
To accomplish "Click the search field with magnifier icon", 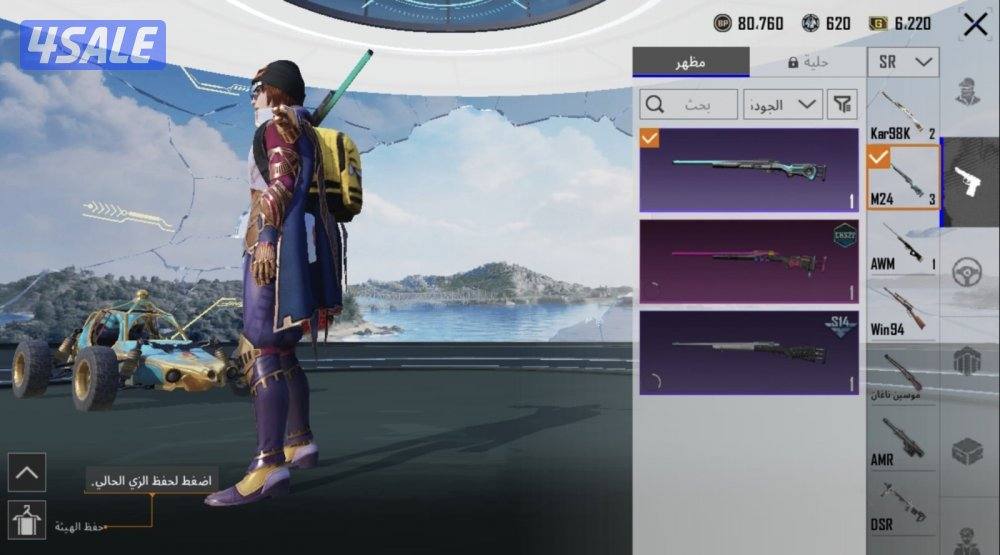I will click(x=688, y=103).
